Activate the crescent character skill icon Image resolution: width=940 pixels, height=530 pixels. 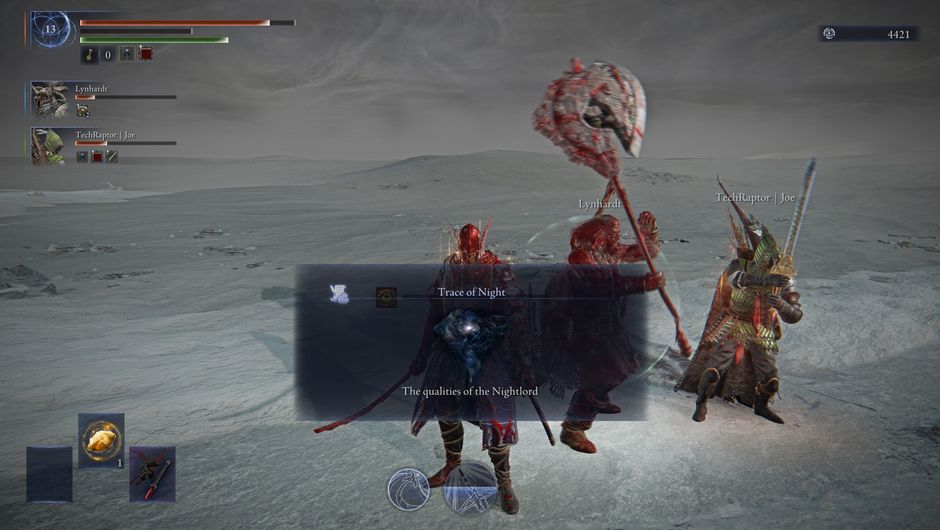point(408,489)
